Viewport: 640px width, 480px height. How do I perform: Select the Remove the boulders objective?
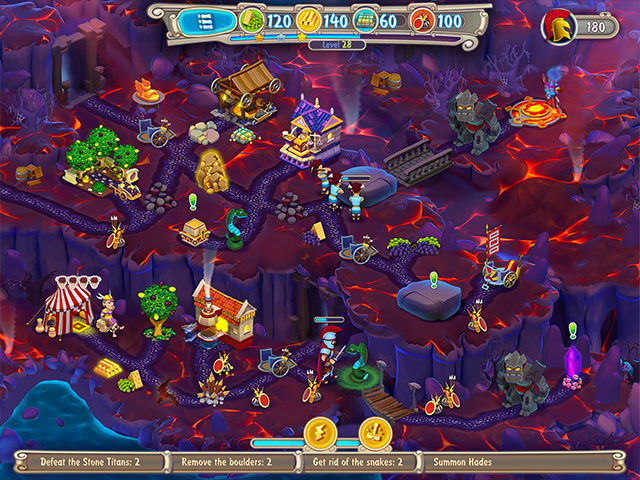pyautogui.click(x=238, y=463)
